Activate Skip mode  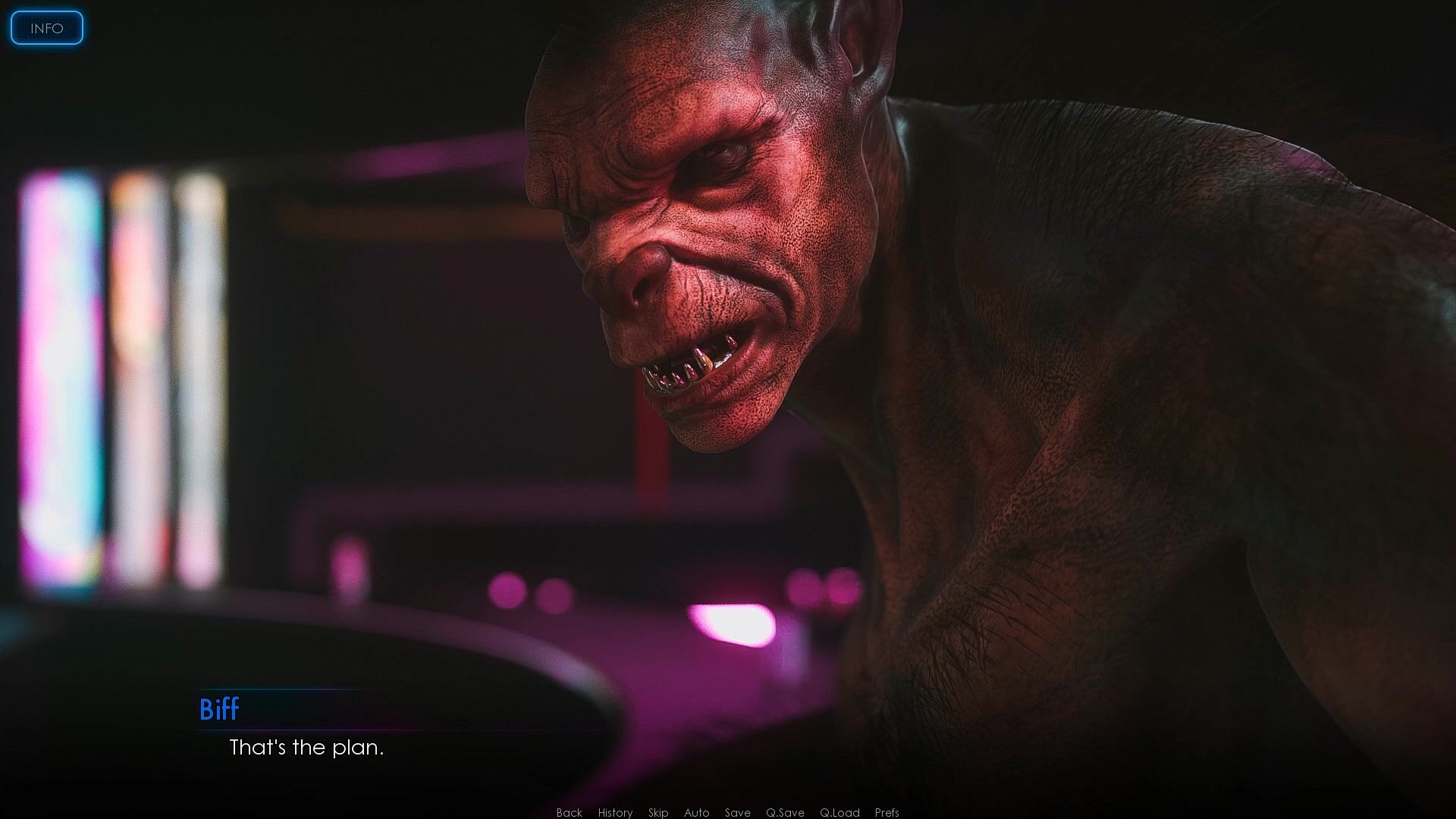click(657, 812)
